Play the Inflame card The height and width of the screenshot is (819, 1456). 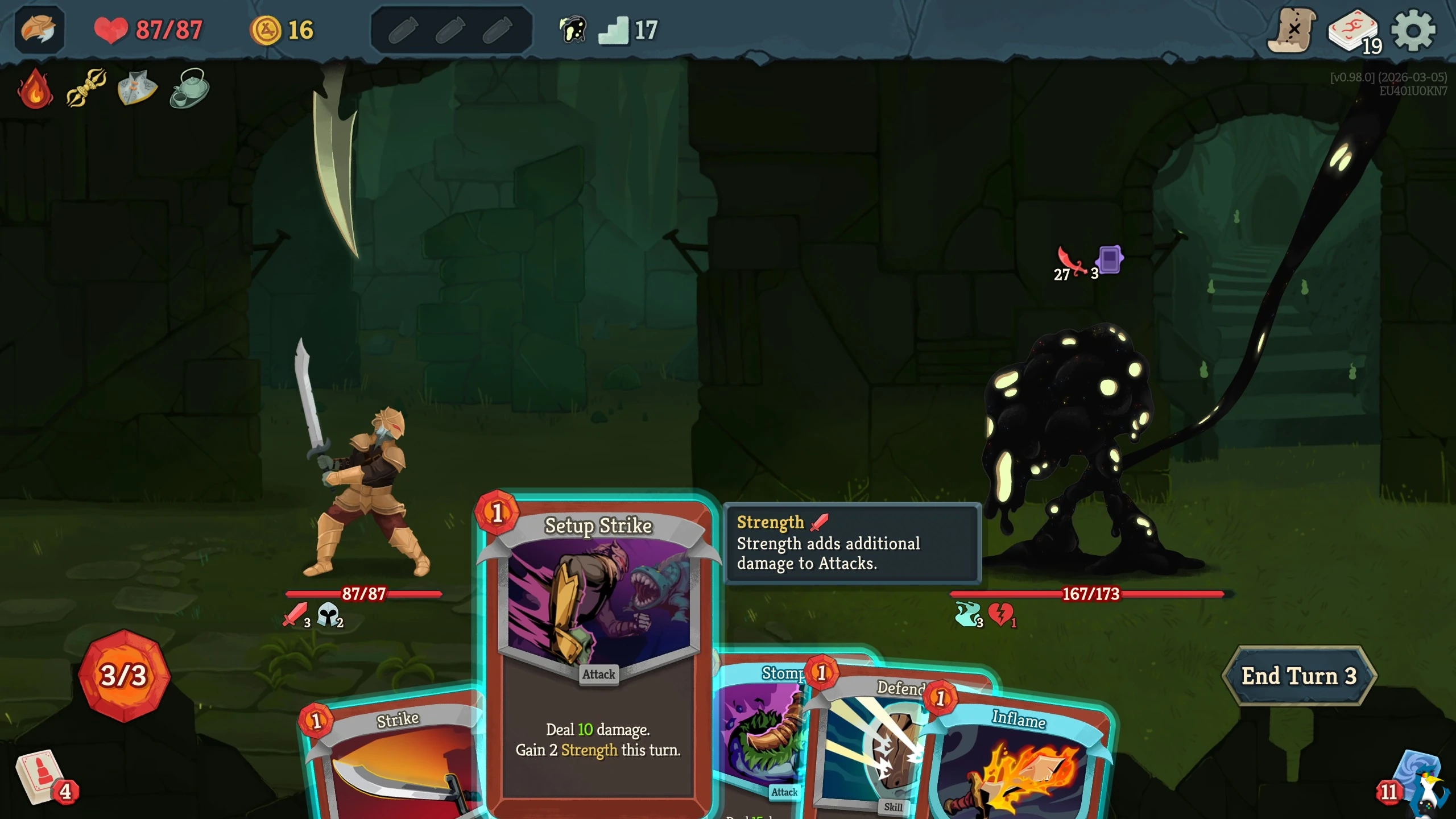(x=1018, y=762)
